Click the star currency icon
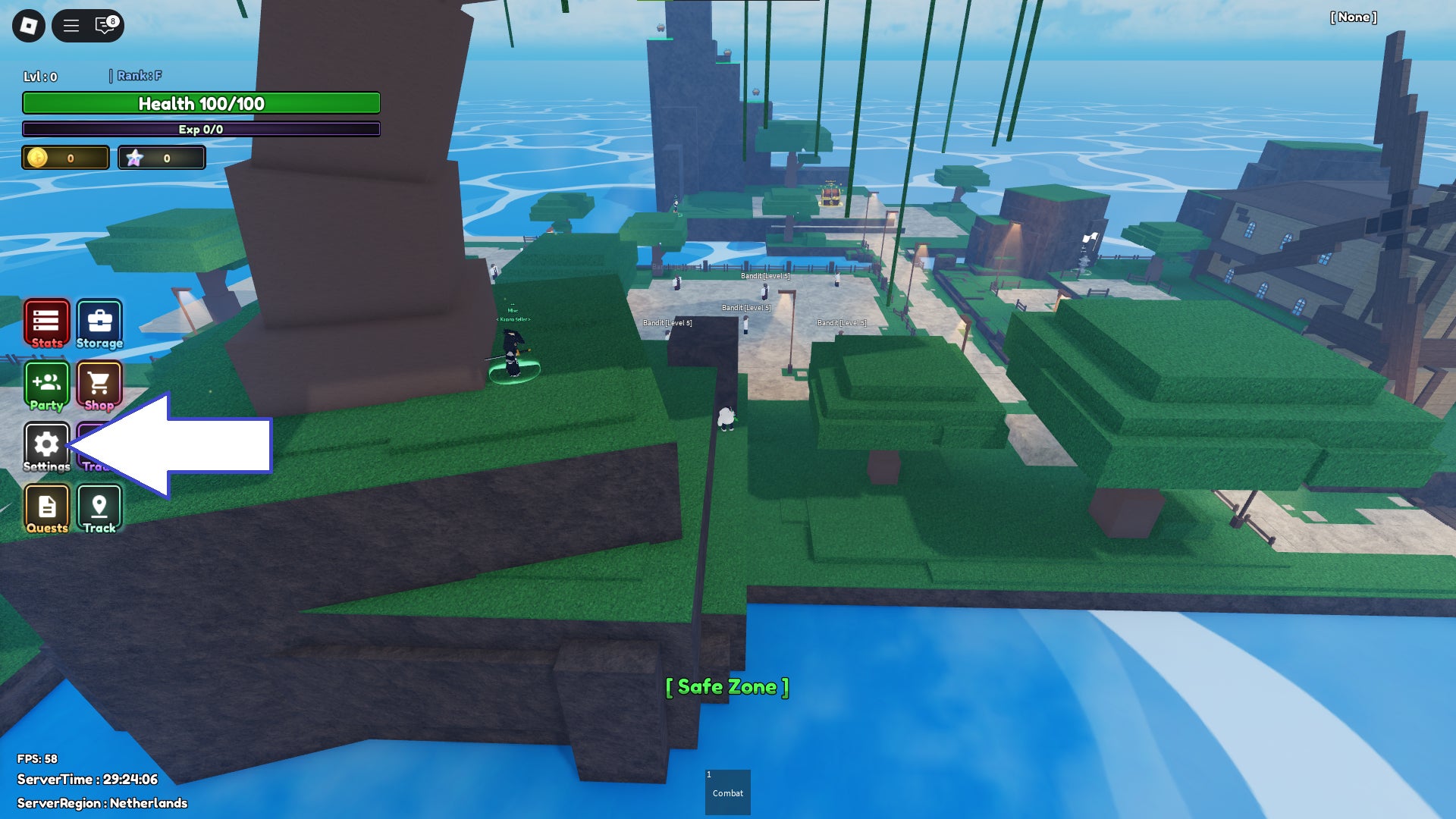 point(135,157)
